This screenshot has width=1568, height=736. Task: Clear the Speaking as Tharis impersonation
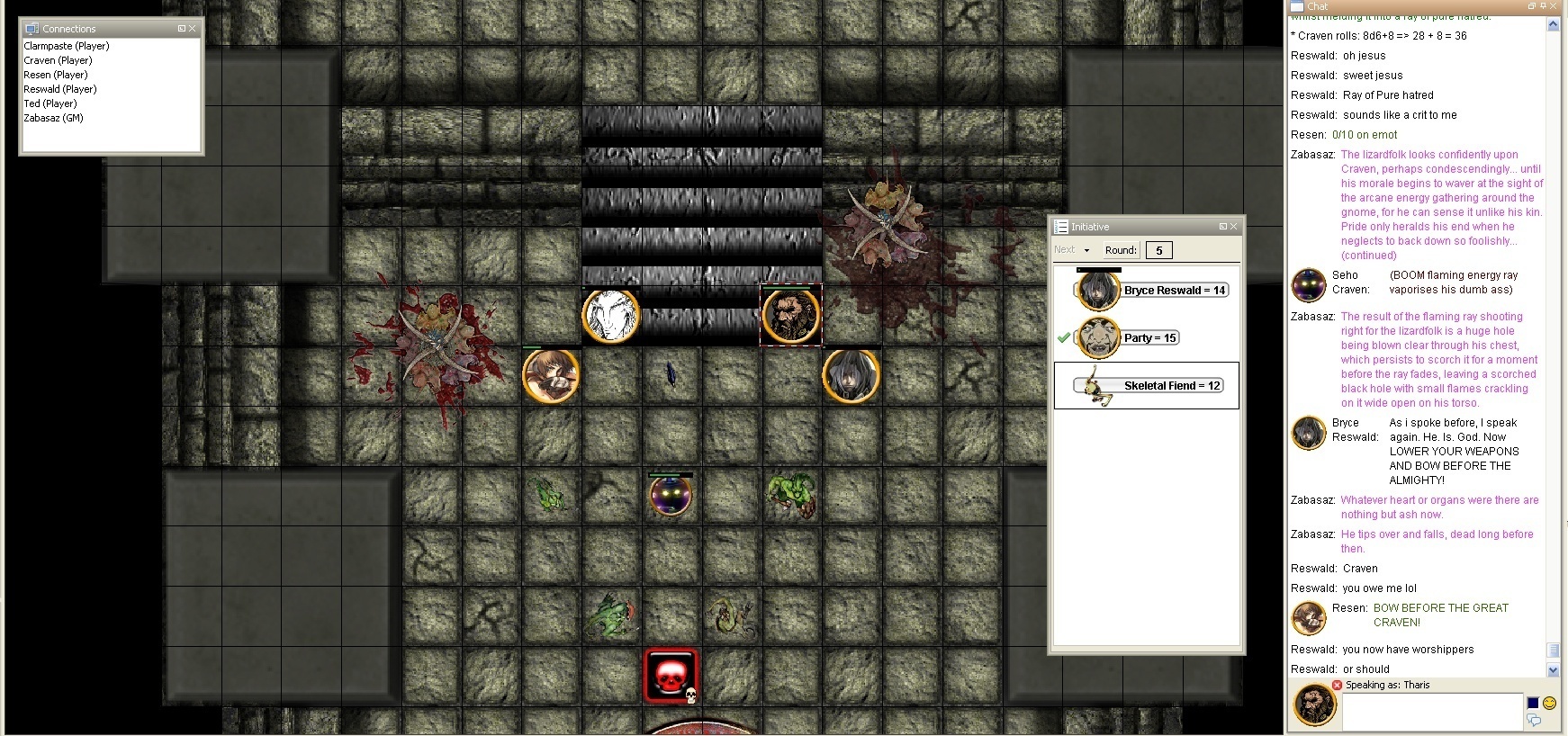(1337, 685)
